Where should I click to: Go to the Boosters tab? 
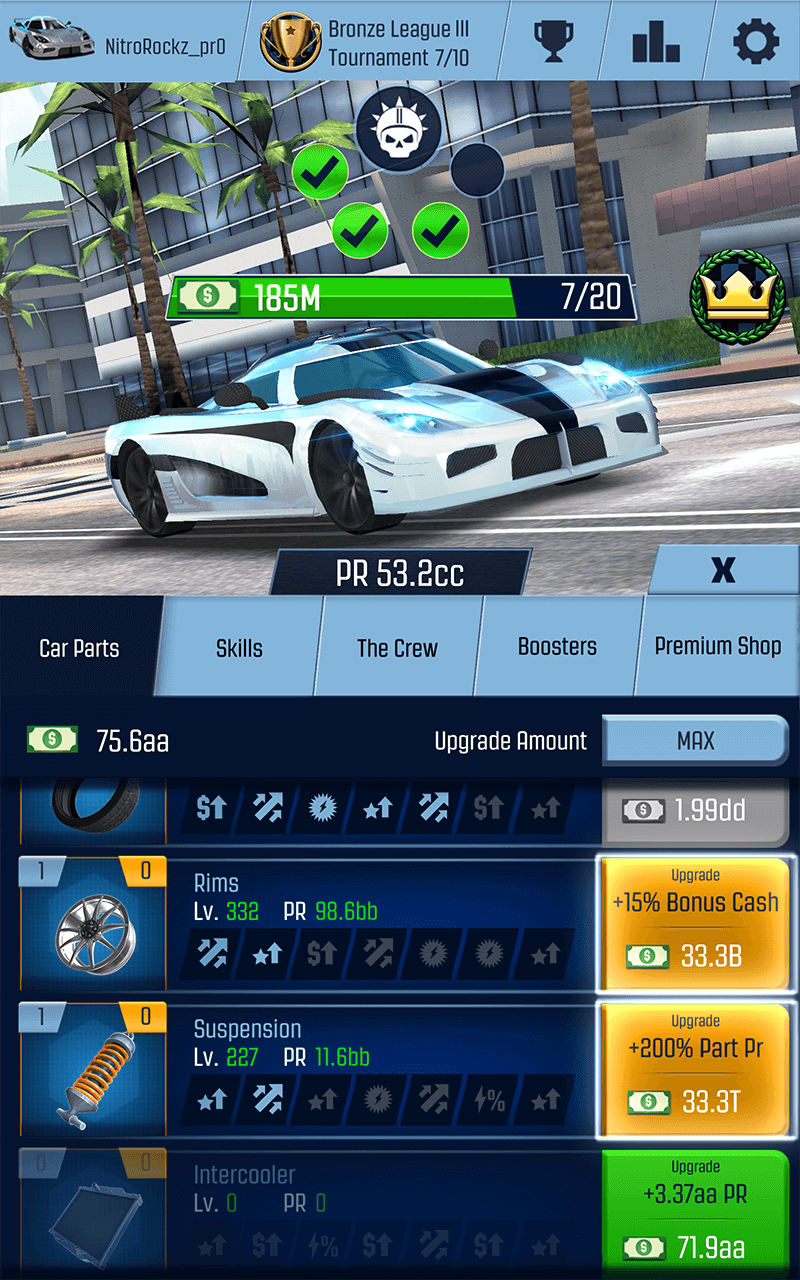[x=557, y=647]
